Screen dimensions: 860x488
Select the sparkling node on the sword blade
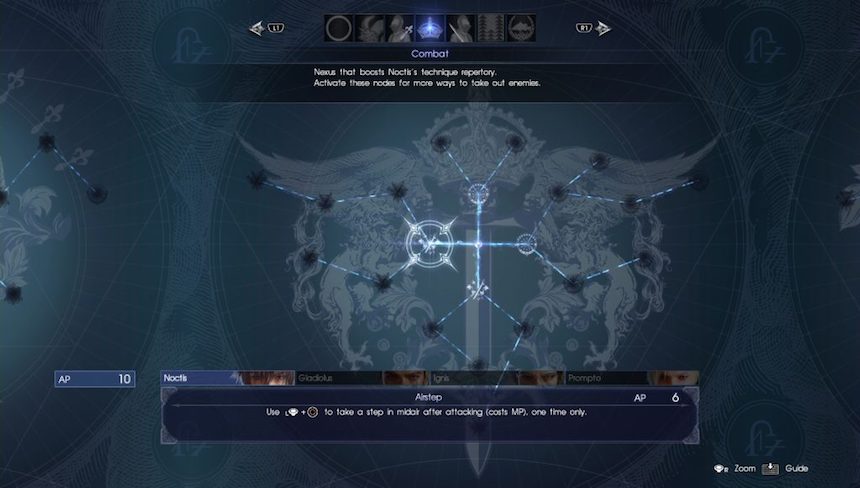[478, 290]
